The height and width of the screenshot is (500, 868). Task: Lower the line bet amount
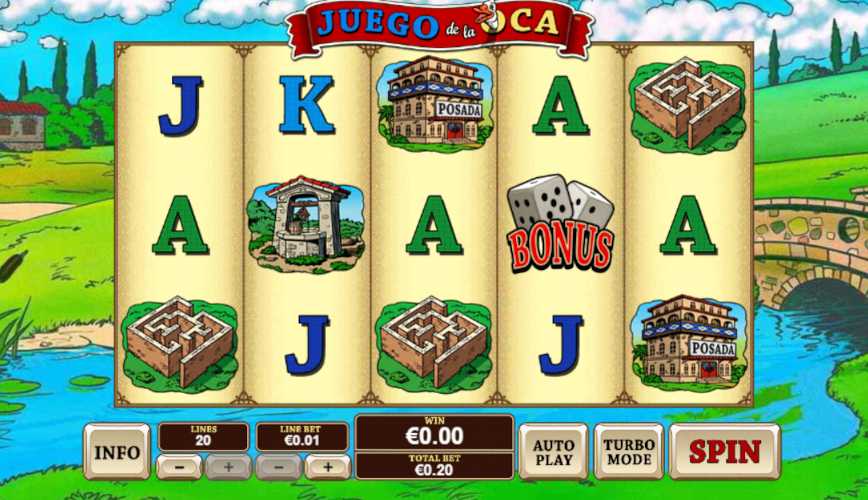pyautogui.click(x=279, y=467)
